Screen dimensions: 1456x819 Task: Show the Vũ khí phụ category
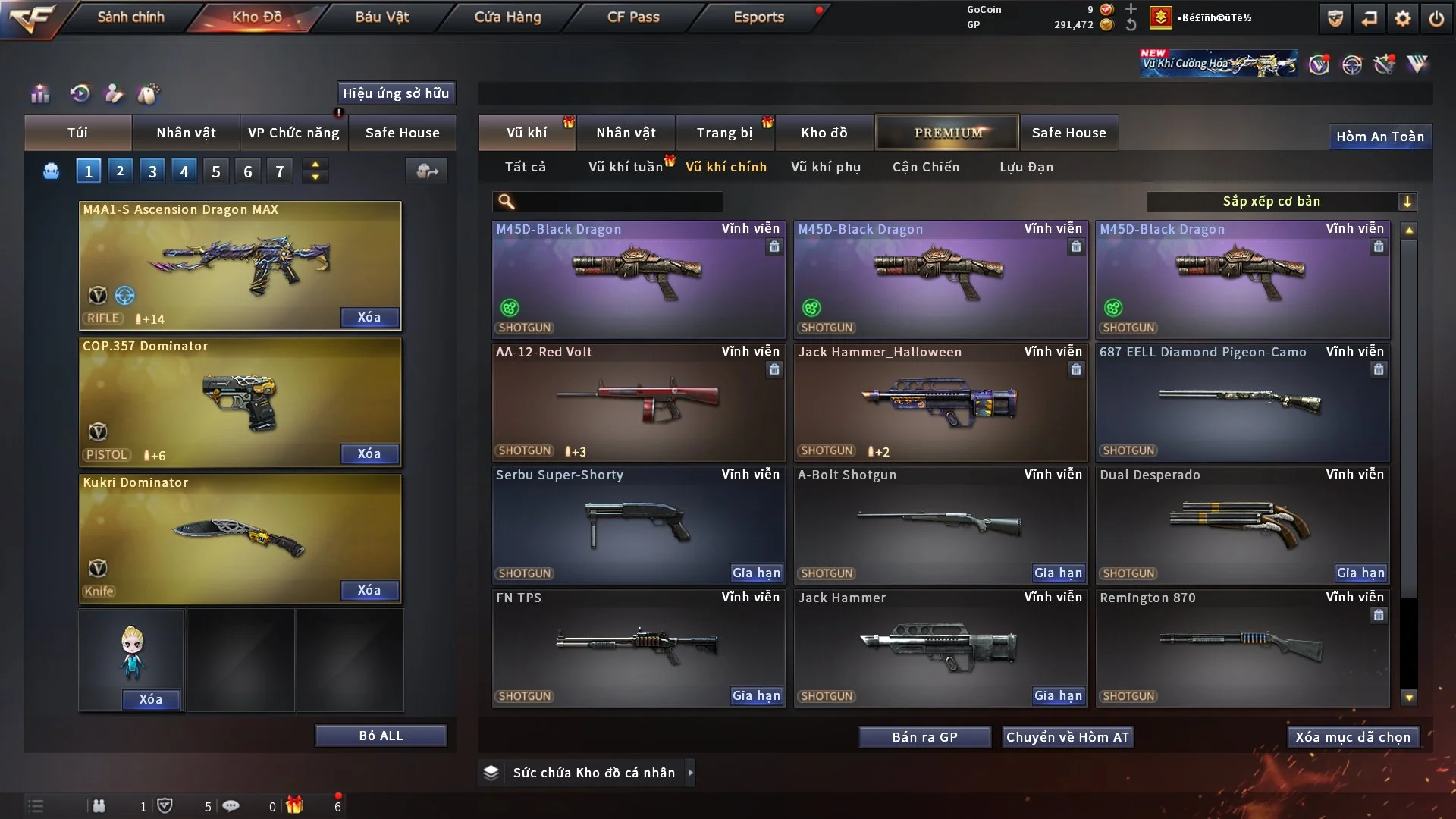[x=825, y=167]
